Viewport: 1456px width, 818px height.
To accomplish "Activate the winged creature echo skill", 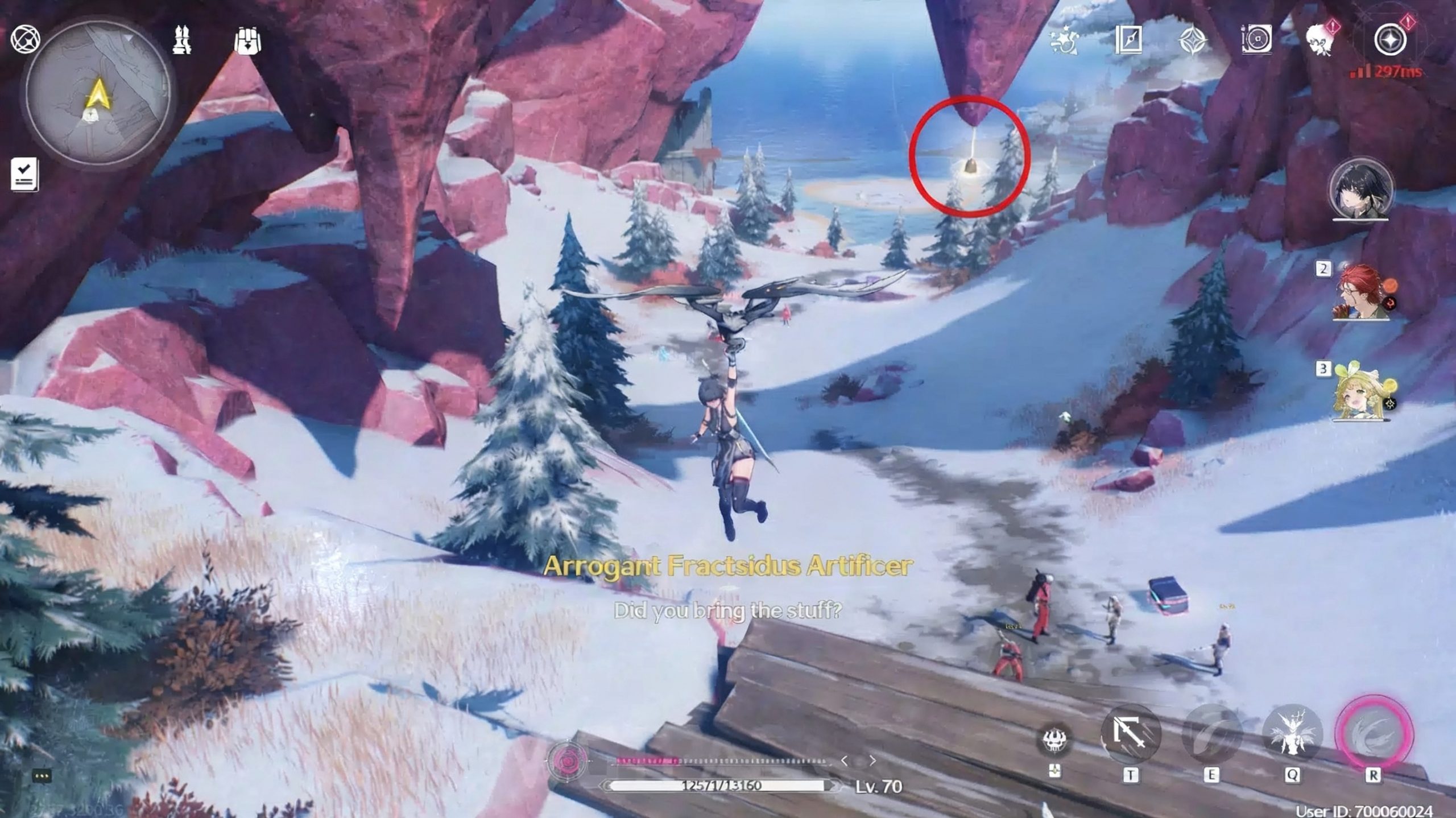I will (1292, 735).
